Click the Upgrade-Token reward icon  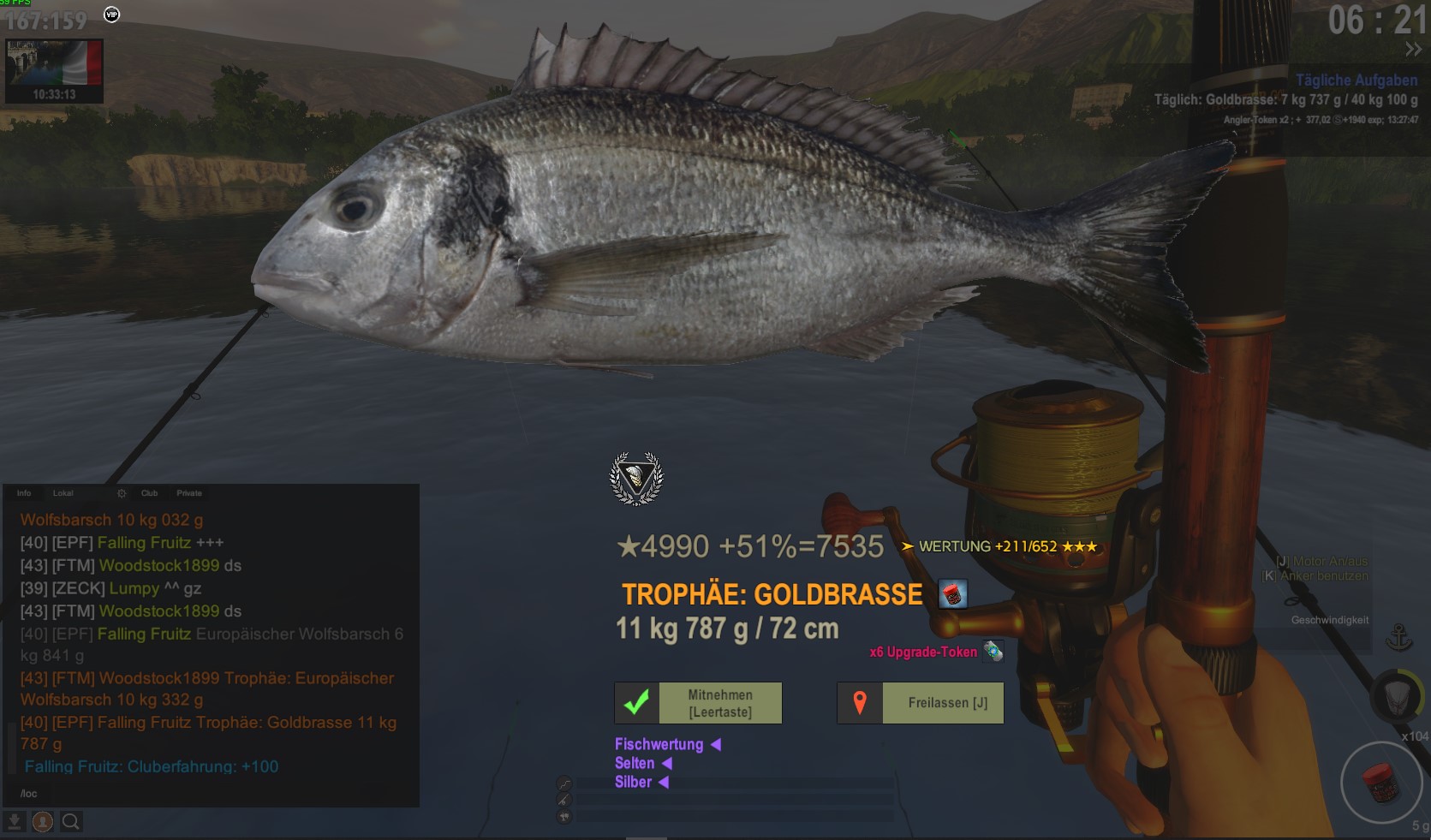[993, 652]
